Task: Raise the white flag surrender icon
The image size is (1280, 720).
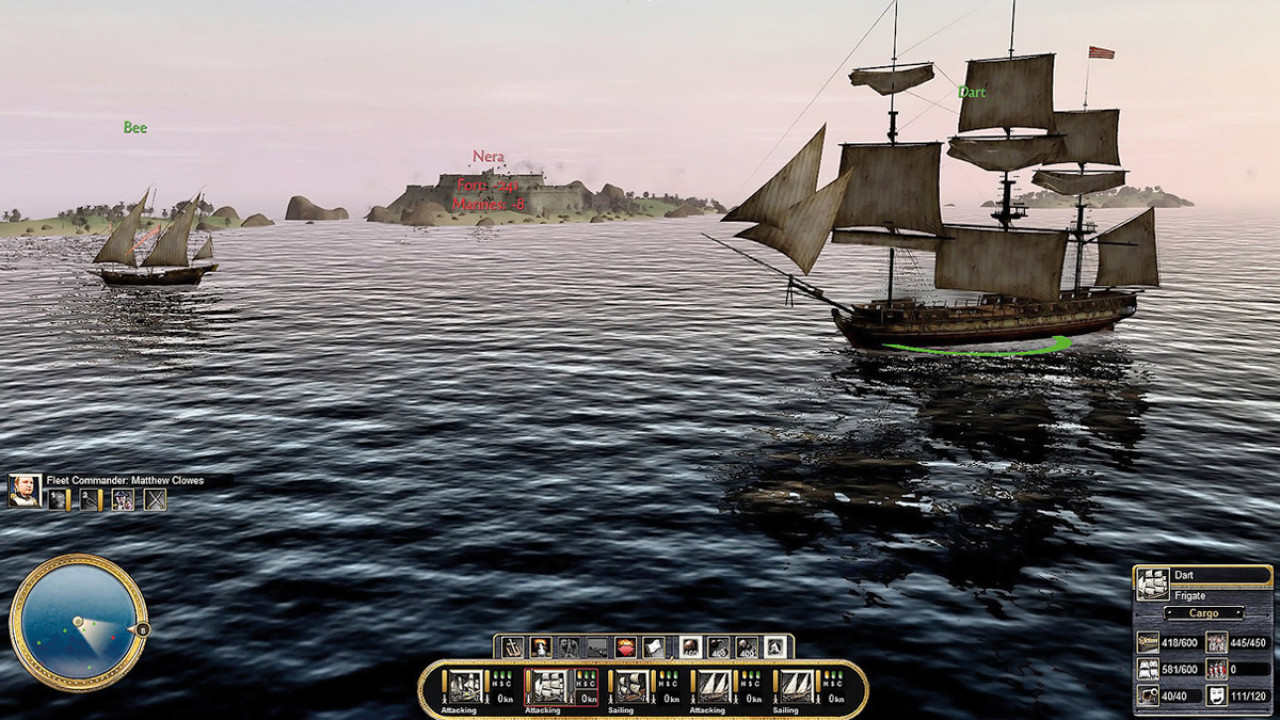Action: [x=653, y=648]
